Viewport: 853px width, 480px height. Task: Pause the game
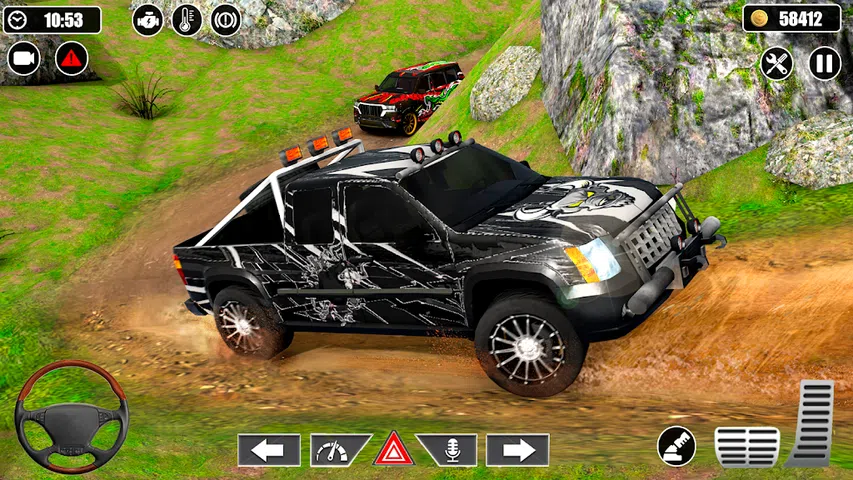click(824, 63)
